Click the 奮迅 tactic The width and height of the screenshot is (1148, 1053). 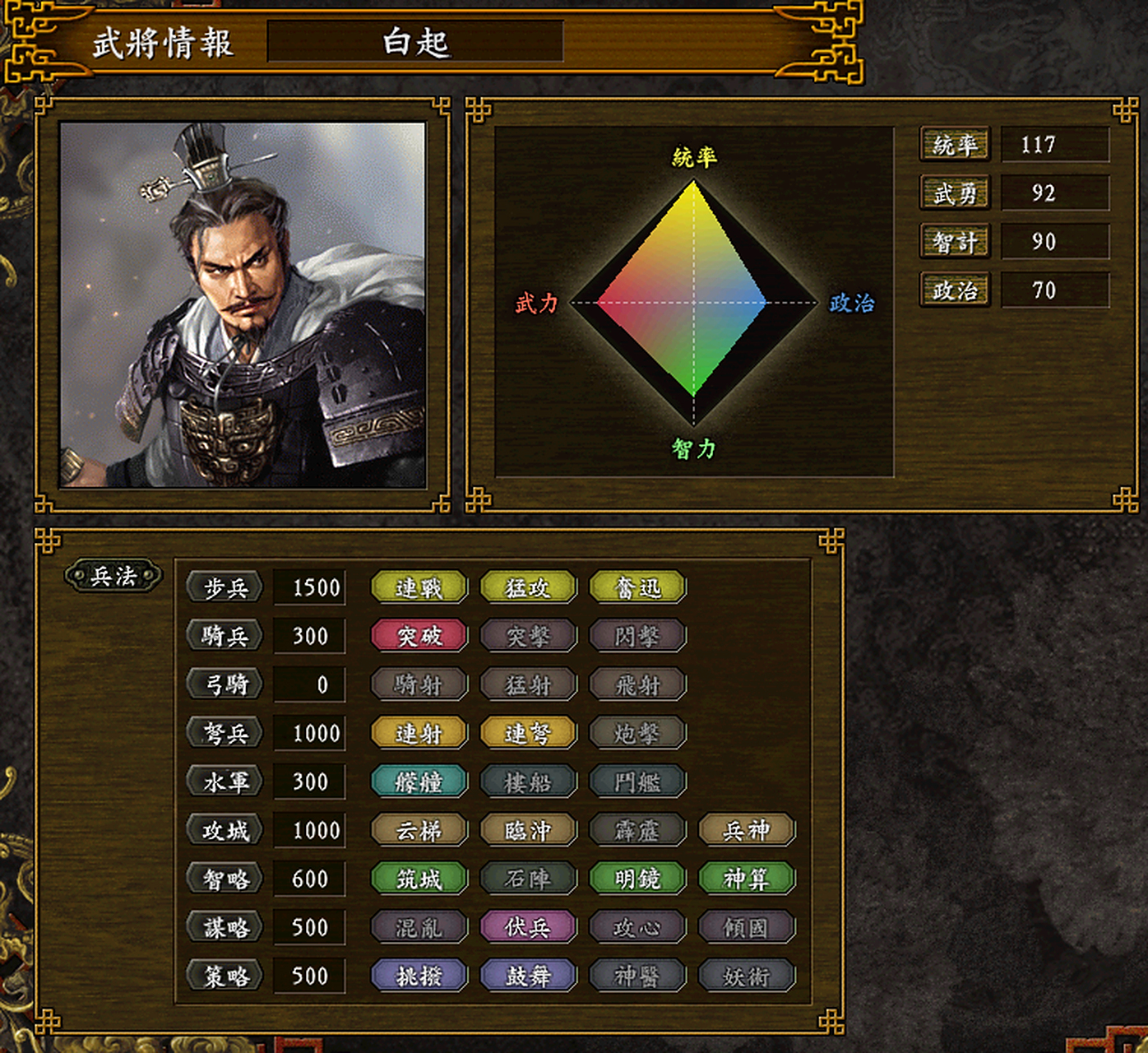coord(637,587)
